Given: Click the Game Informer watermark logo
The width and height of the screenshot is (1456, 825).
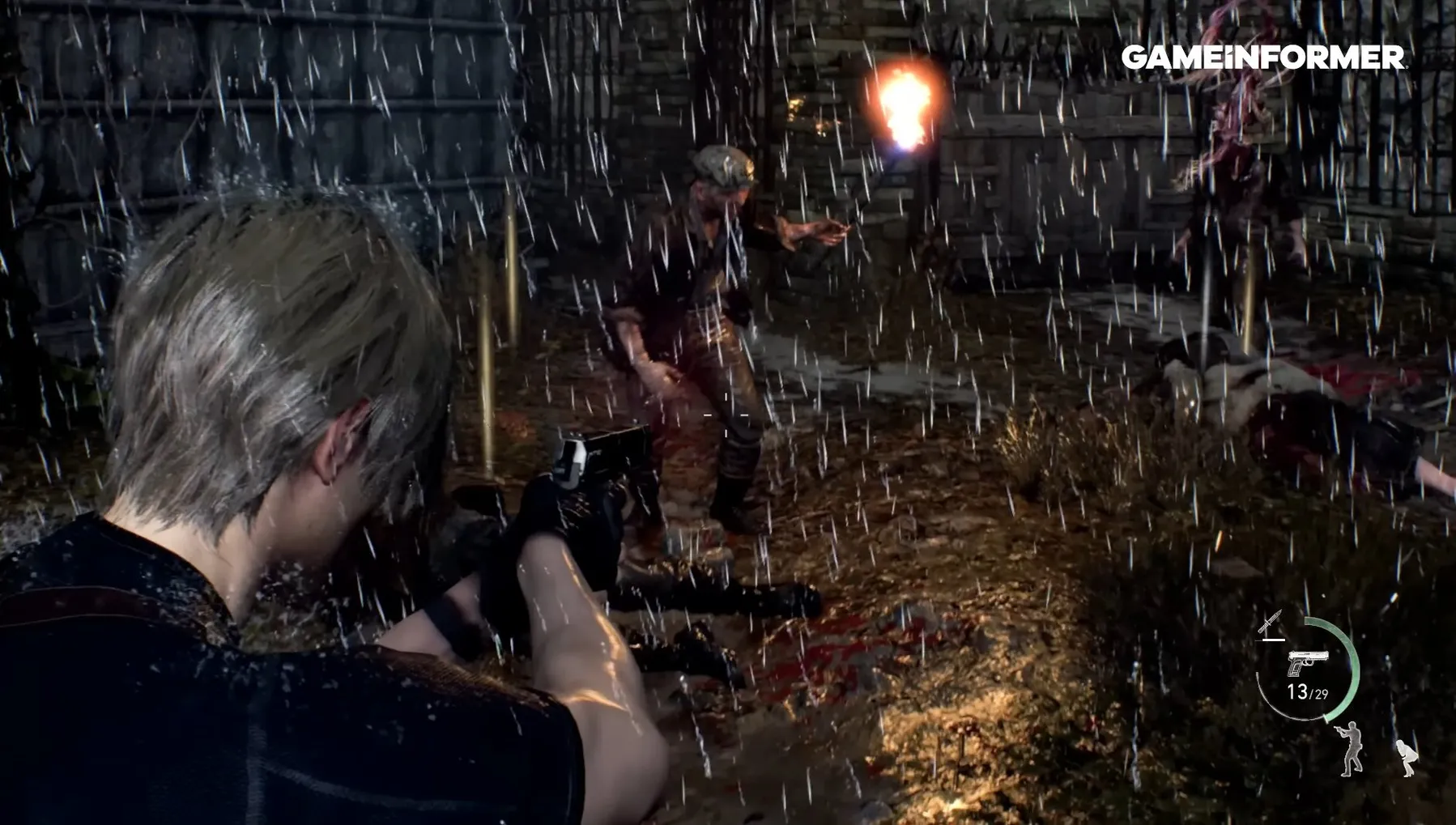Looking at the screenshot, I should (1262, 57).
